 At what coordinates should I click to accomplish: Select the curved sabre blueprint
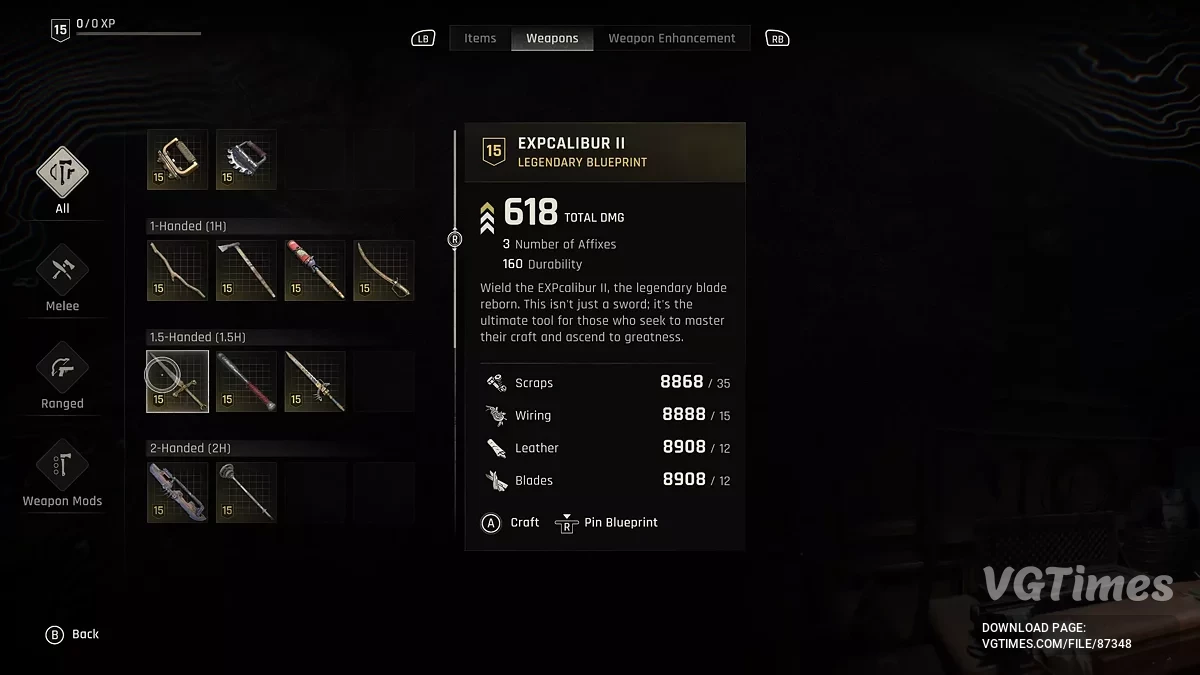[384, 270]
